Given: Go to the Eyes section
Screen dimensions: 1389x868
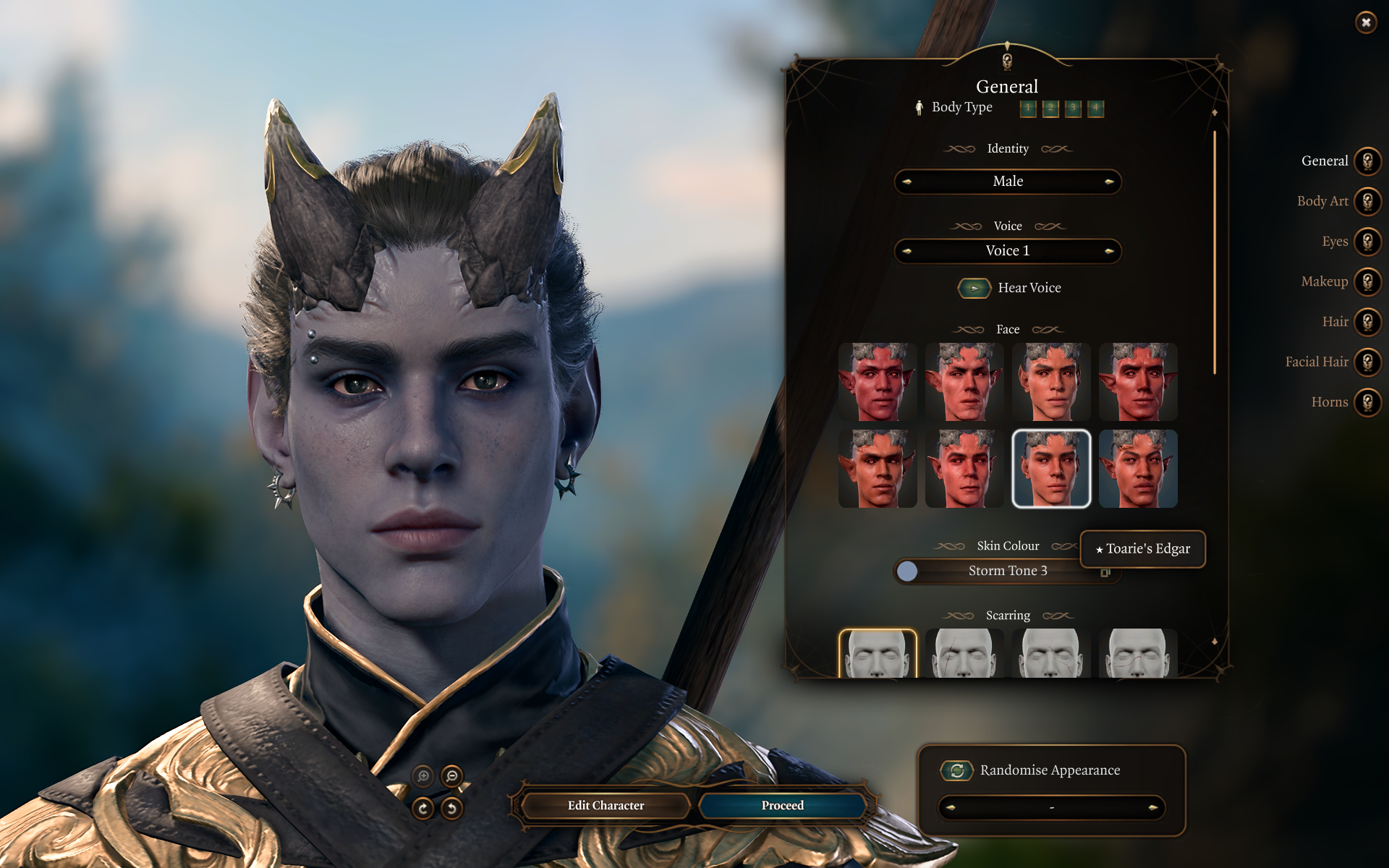Looking at the screenshot, I should click(1367, 242).
